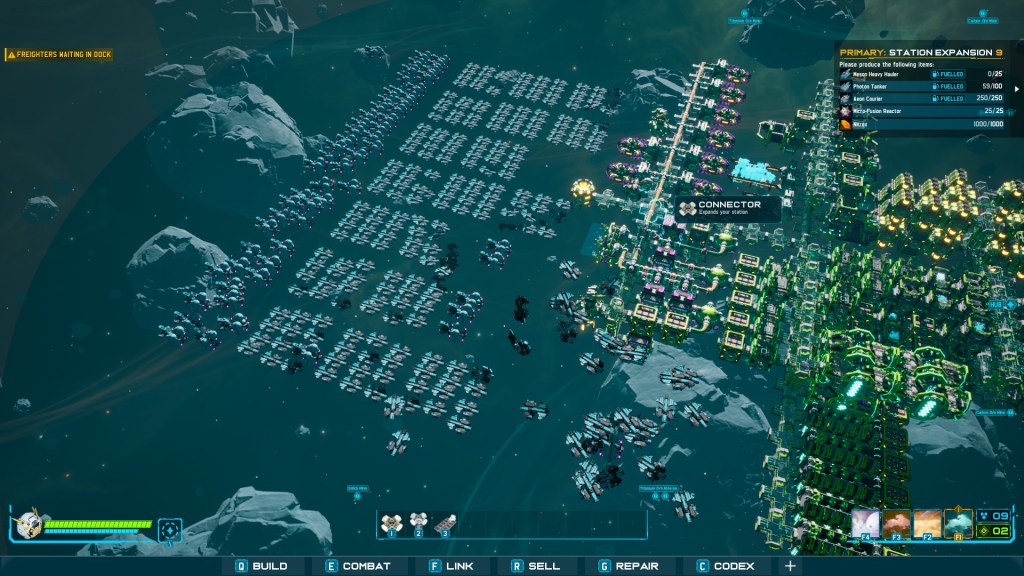Select the panel piece in hotbar slot 3
The height and width of the screenshot is (576, 1024).
tap(445, 522)
